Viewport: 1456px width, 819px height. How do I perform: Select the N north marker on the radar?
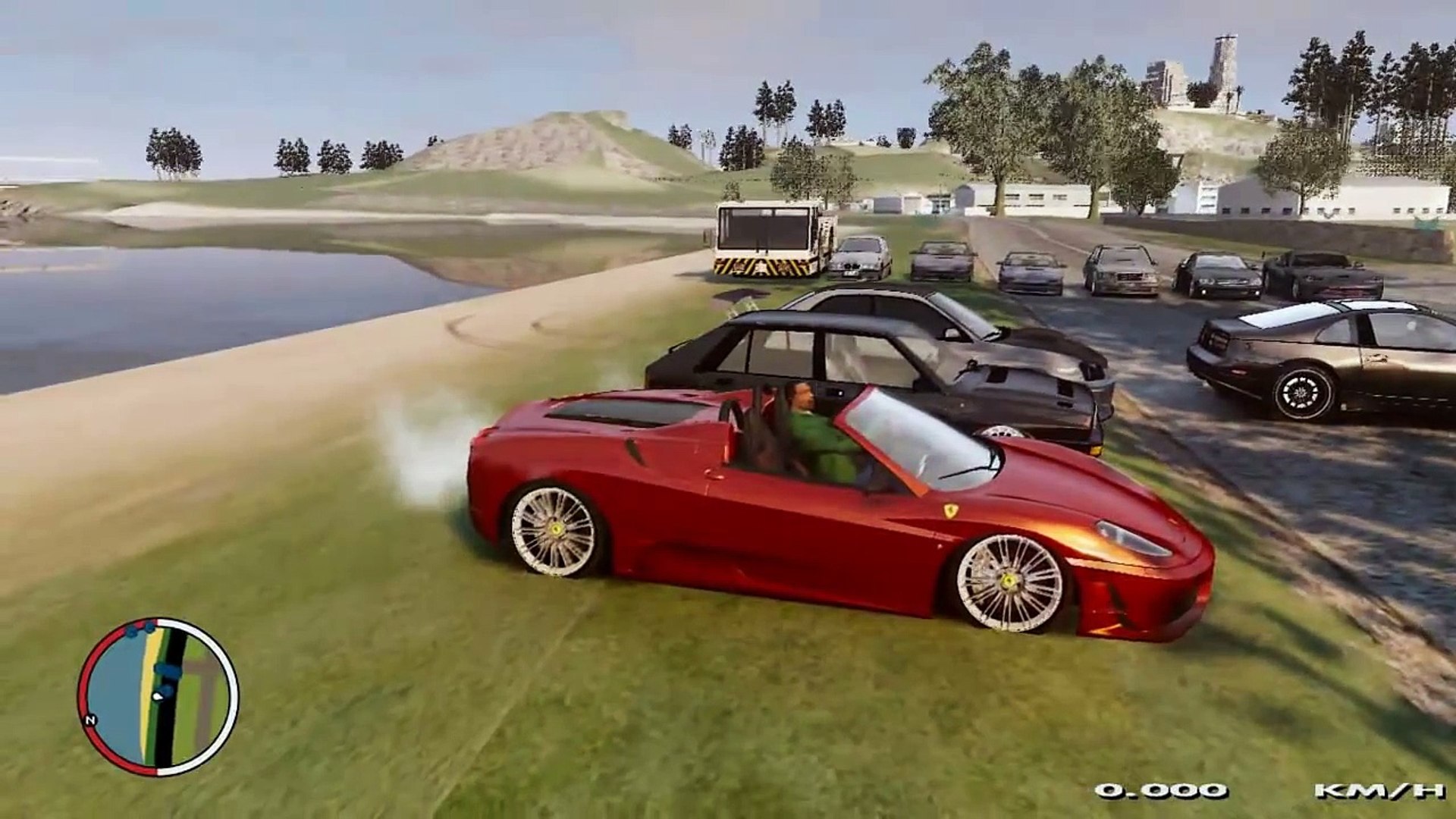pyautogui.click(x=90, y=719)
